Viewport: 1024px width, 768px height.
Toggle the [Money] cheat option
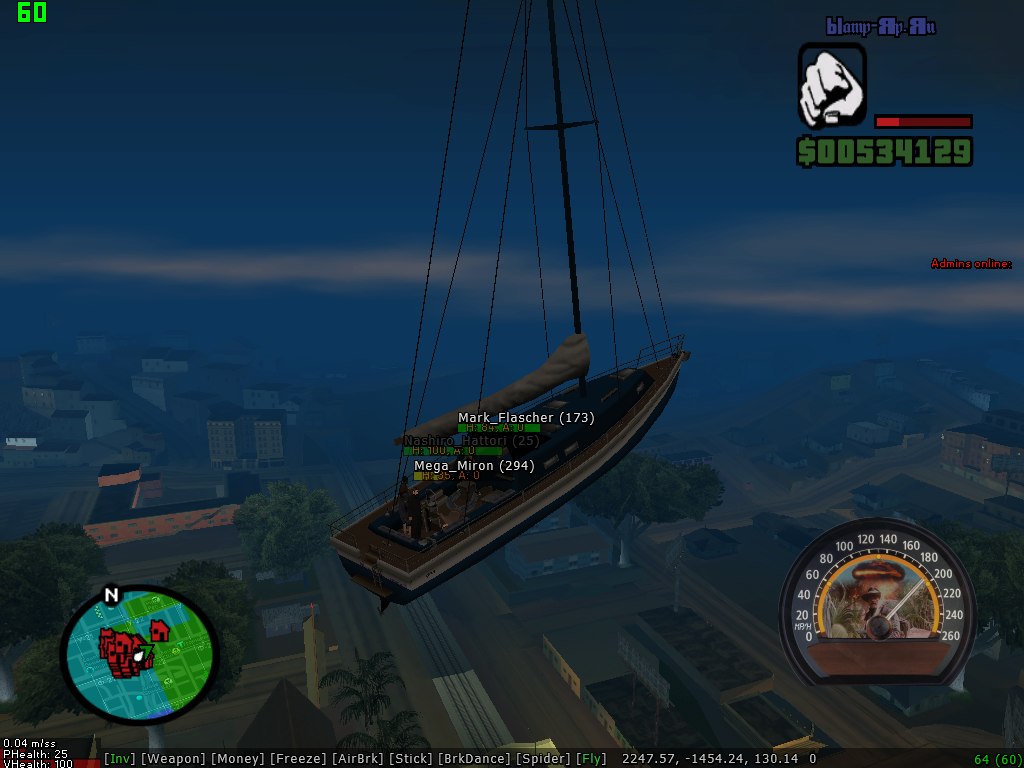(237, 759)
